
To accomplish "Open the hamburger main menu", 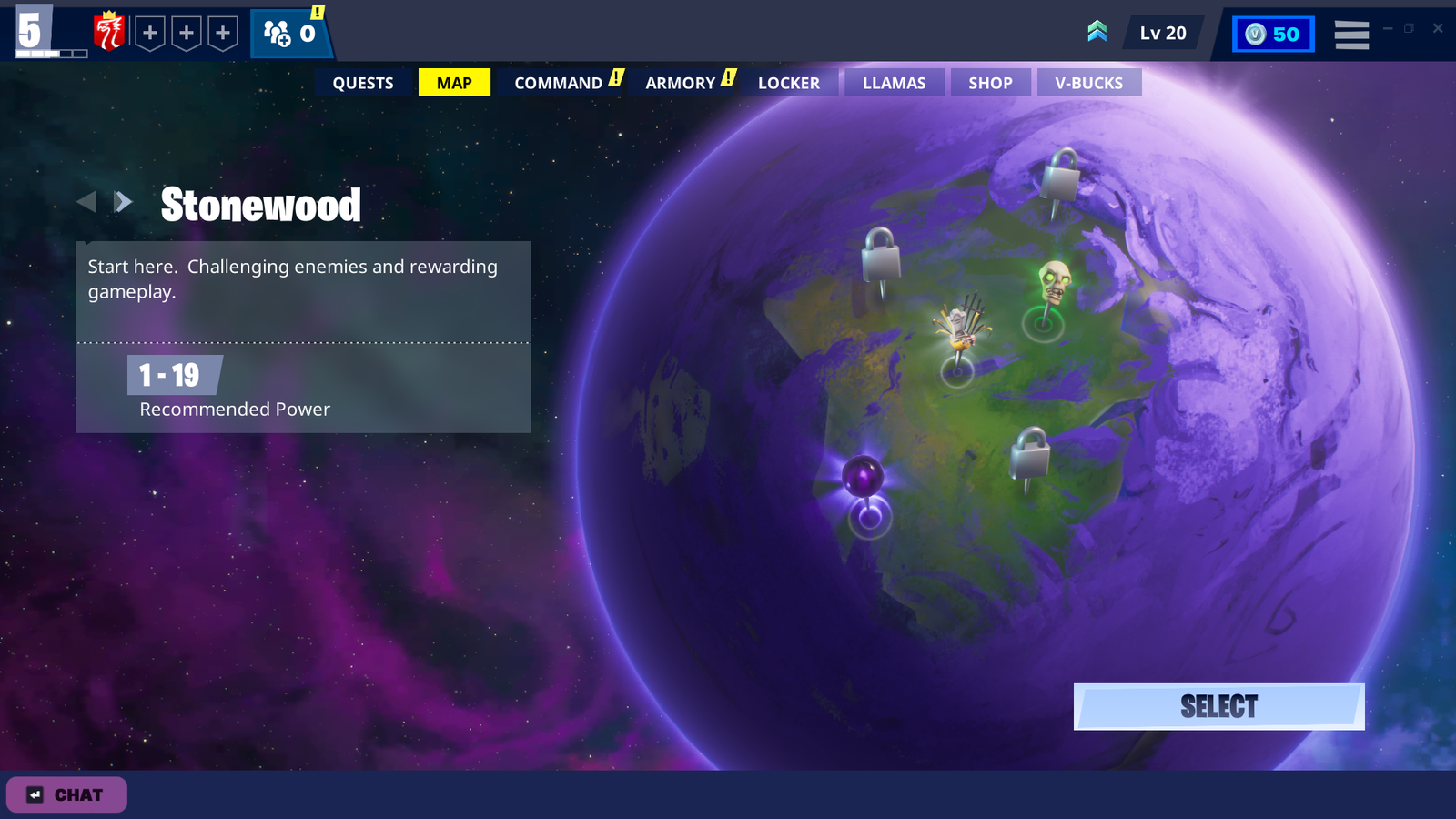I will pyautogui.click(x=1351, y=35).
